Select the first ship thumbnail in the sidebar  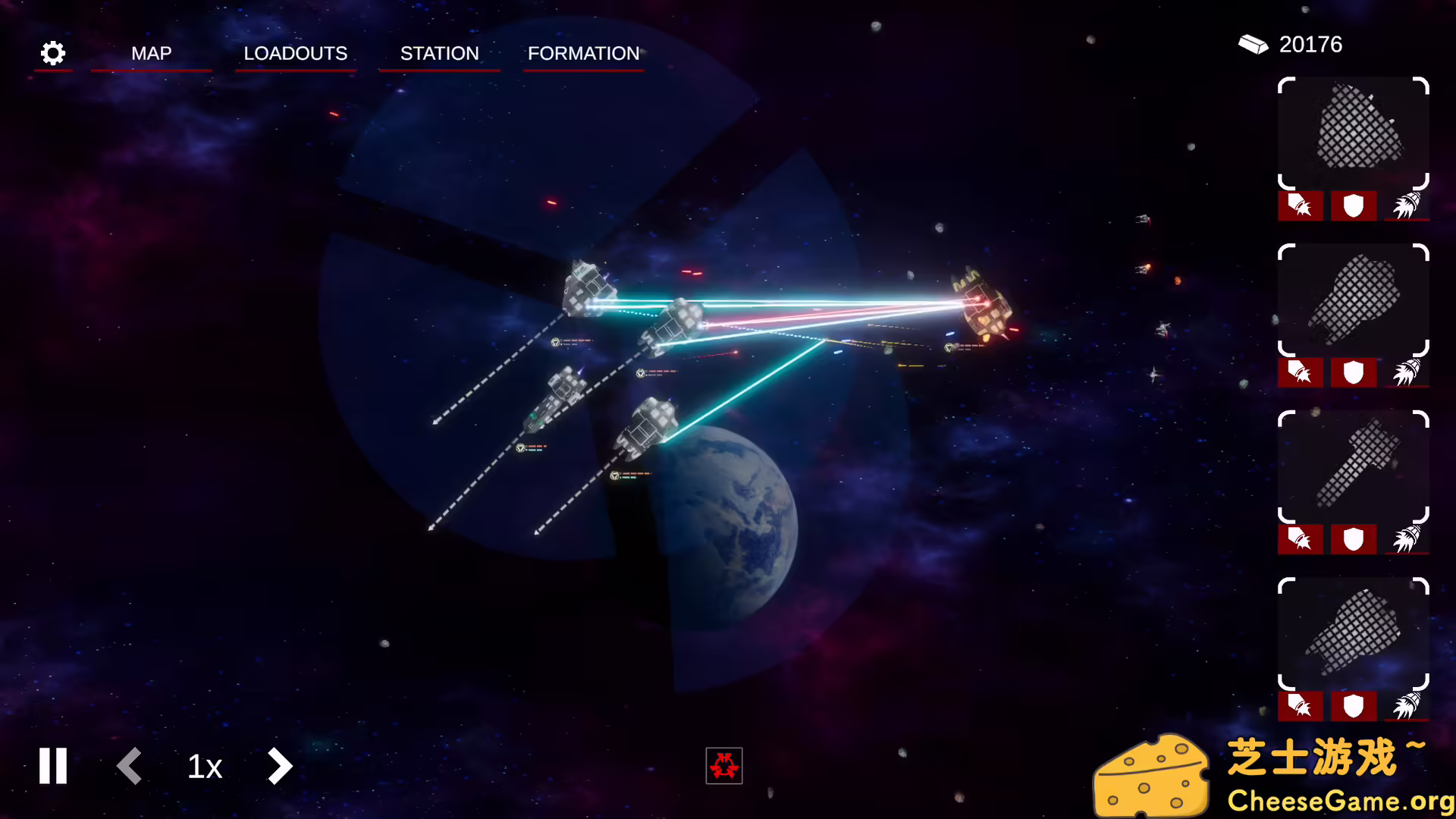(x=1353, y=136)
